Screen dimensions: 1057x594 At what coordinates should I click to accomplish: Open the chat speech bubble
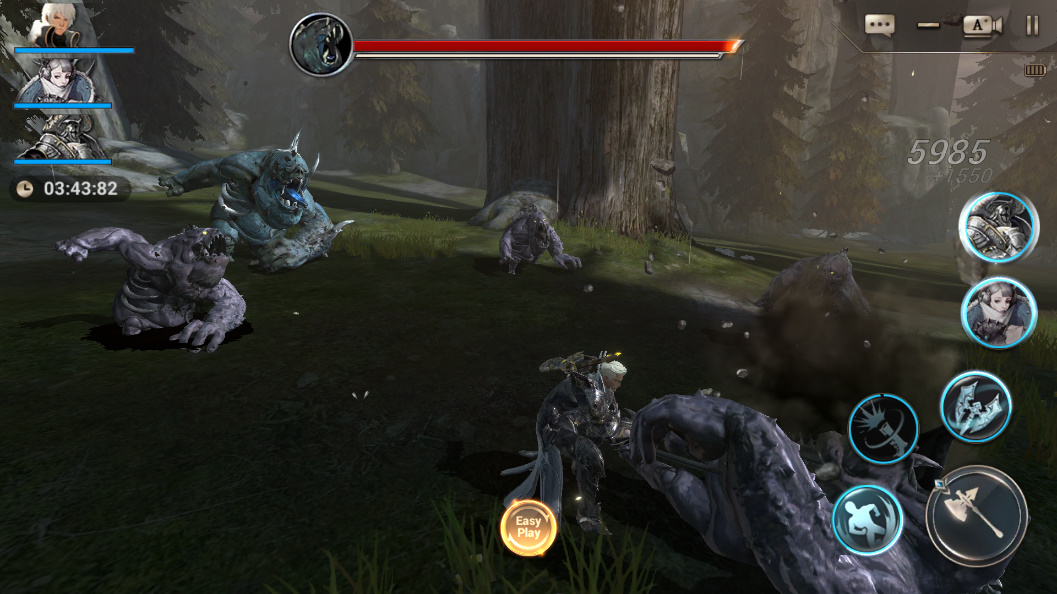(879, 26)
